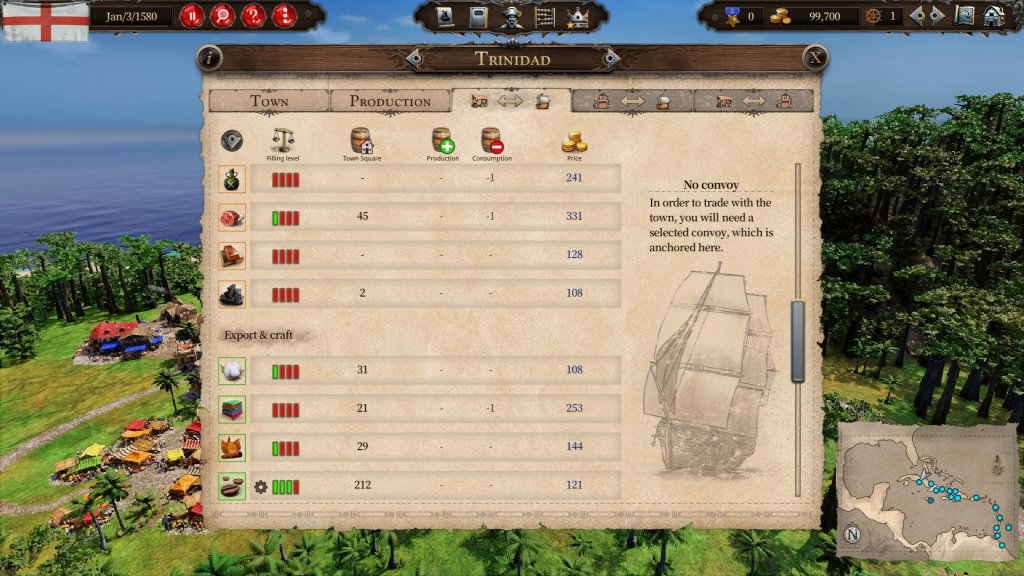Viewport: 1024px width, 576px height.
Task: Select the coal goods icon
Action: [232, 294]
